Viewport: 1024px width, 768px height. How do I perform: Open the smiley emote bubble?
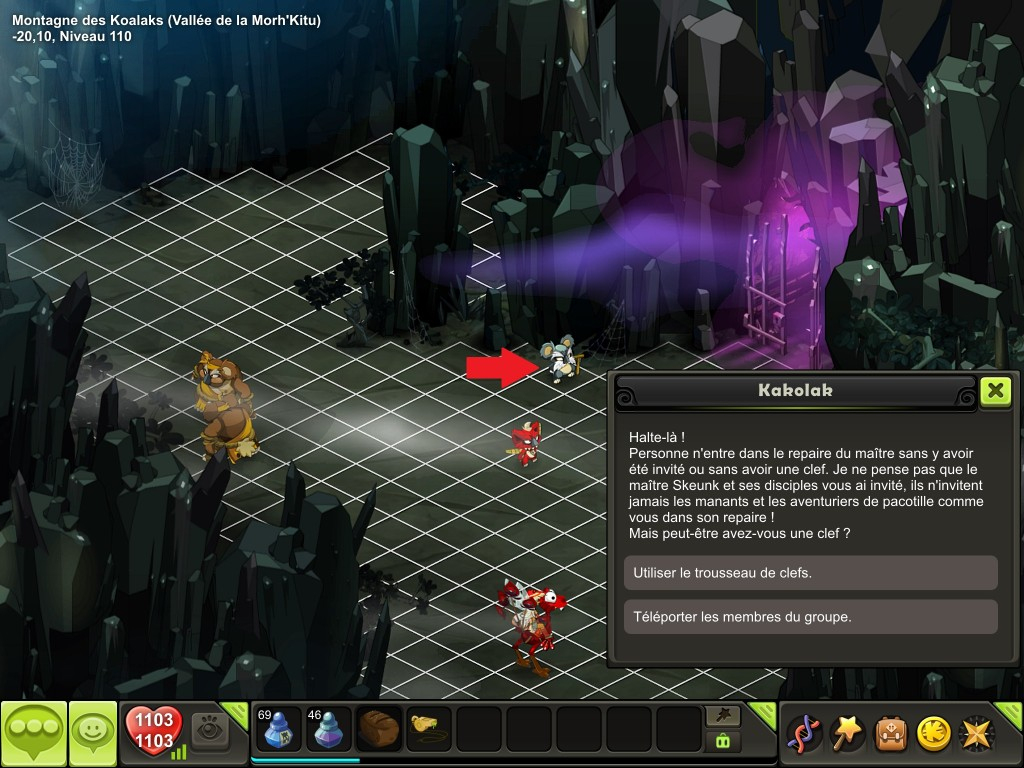[93, 734]
